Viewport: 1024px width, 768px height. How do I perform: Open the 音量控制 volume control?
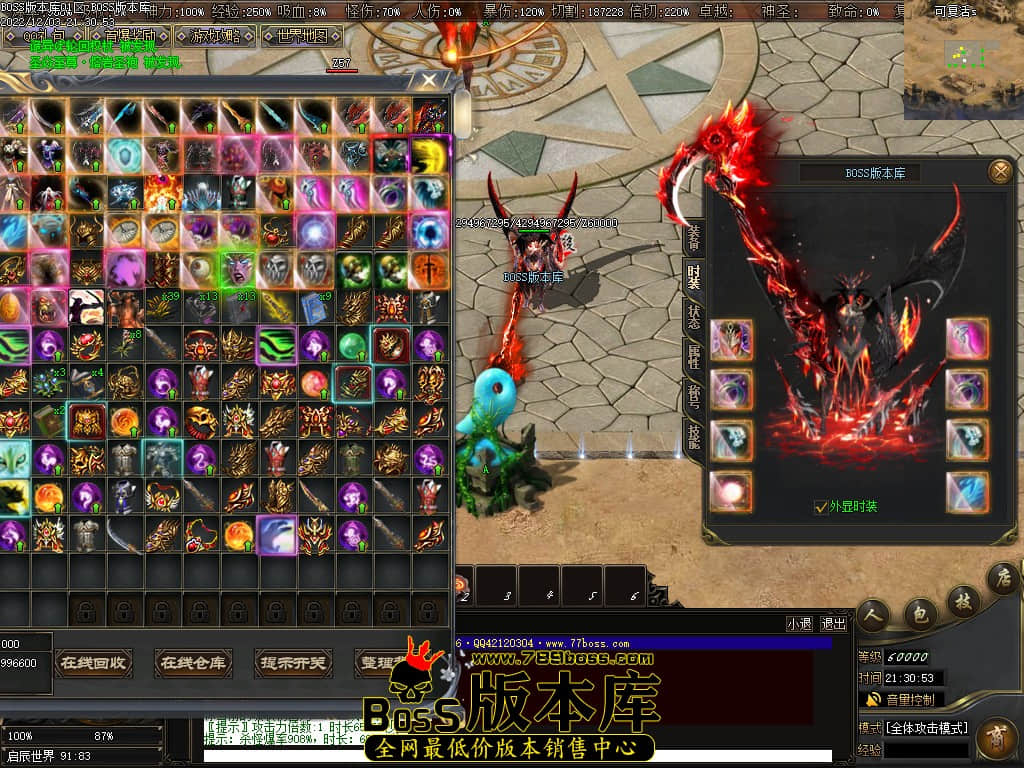(900, 699)
